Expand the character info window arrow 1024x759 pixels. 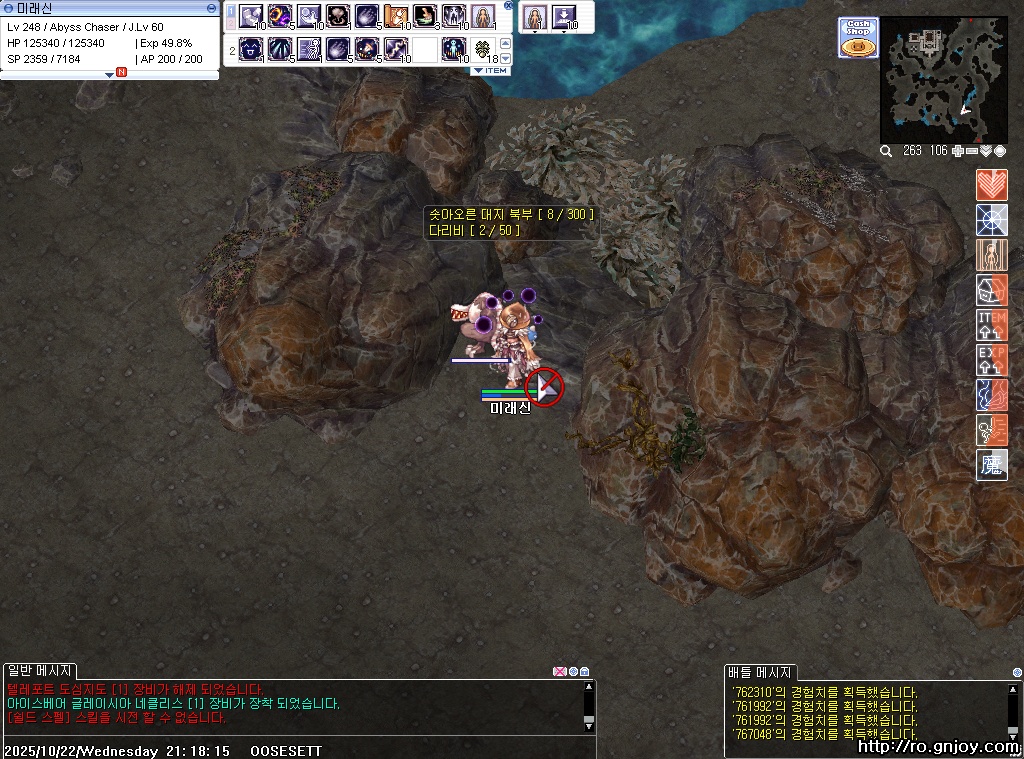[109, 74]
